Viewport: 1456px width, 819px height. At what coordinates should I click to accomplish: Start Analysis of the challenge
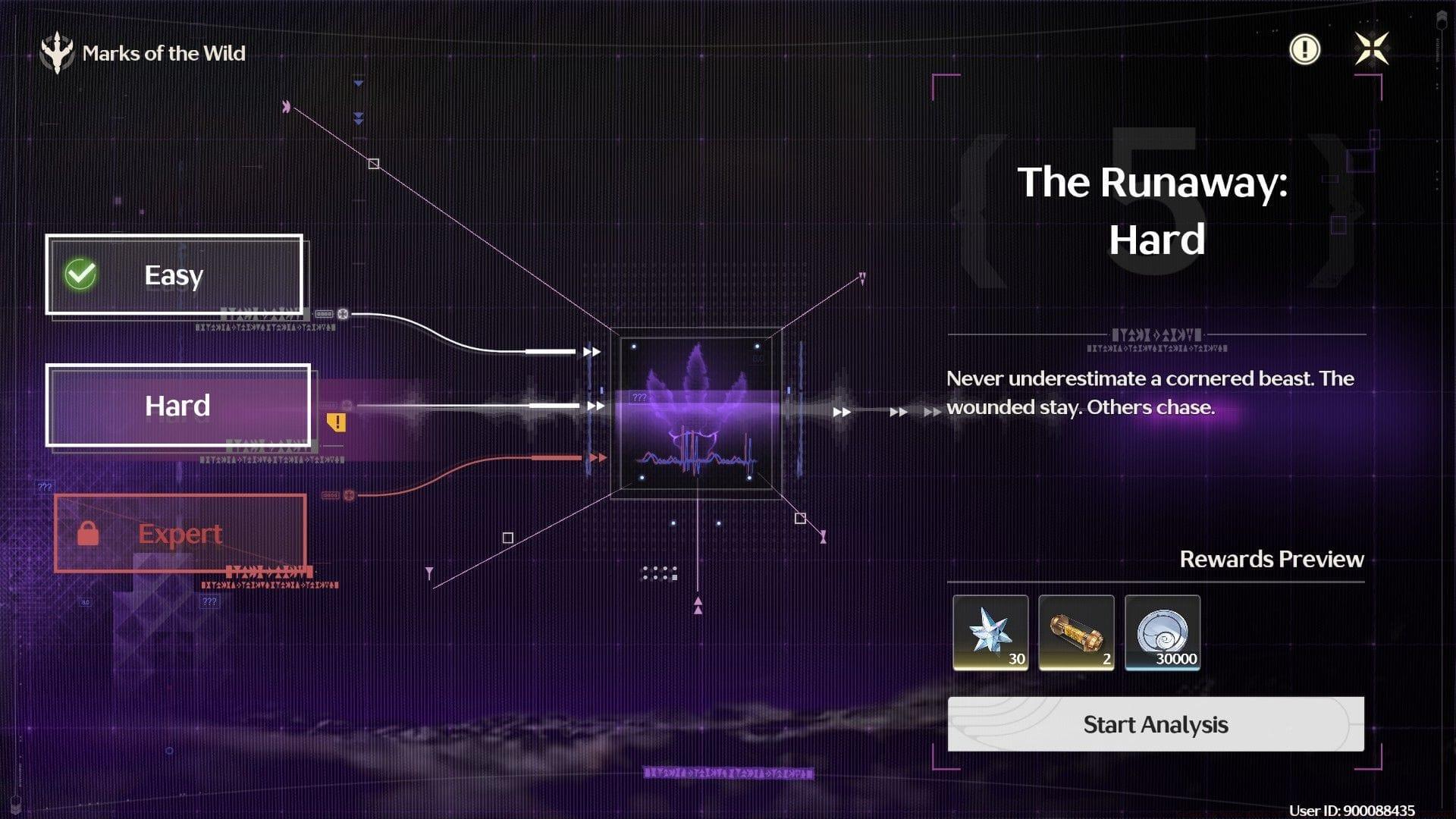tap(1155, 724)
